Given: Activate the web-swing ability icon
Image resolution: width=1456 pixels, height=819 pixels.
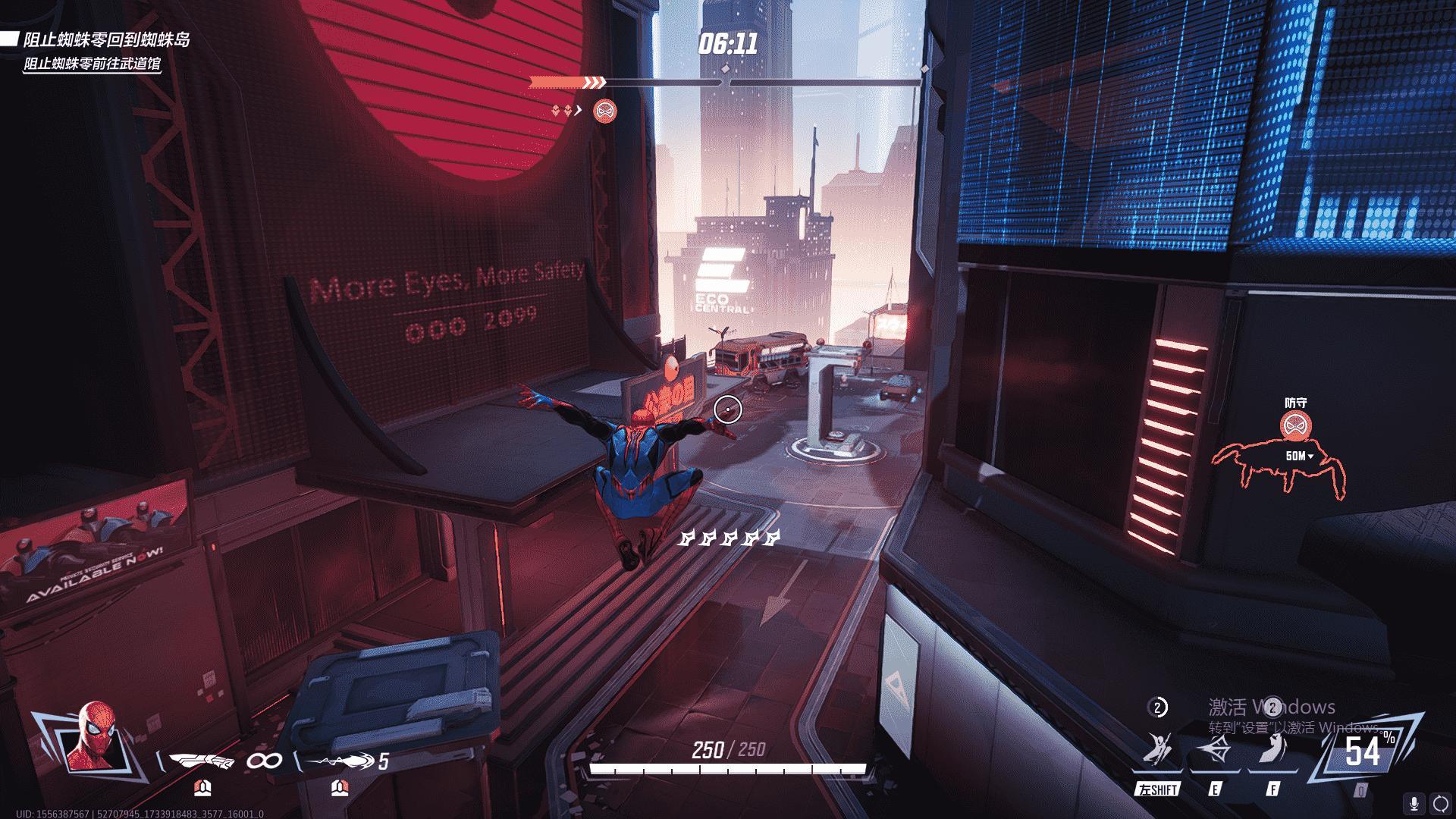Looking at the screenshot, I should click(1157, 752).
